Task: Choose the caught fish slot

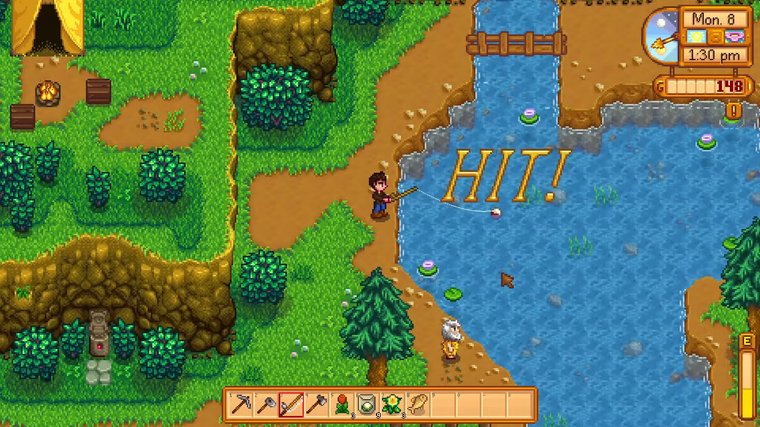Action: click(x=416, y=405)
